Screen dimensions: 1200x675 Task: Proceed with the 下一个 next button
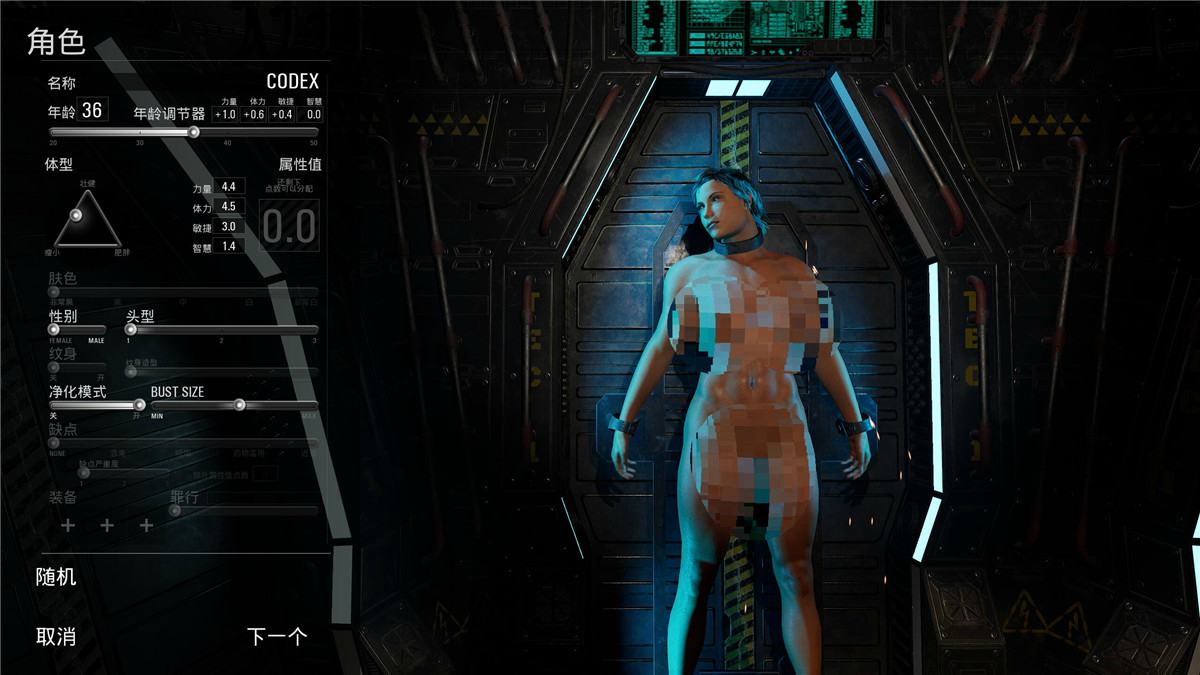click(276, 636)
